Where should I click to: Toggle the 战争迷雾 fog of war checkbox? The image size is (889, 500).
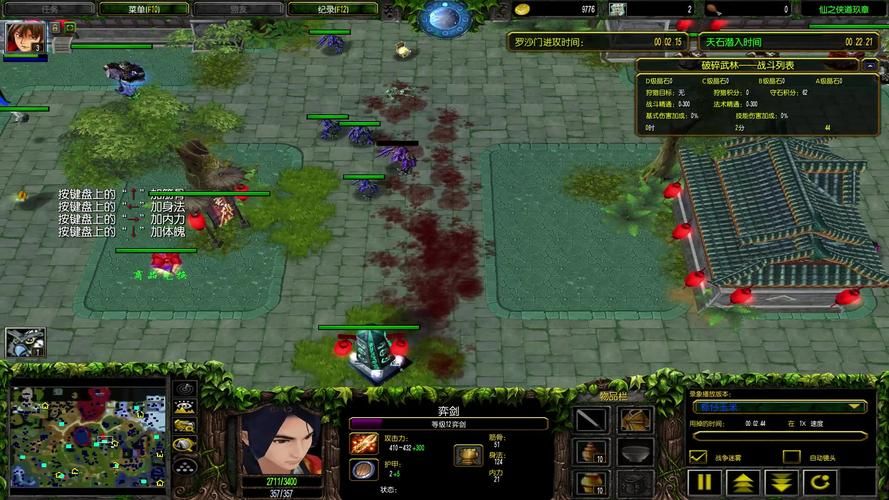699,457
